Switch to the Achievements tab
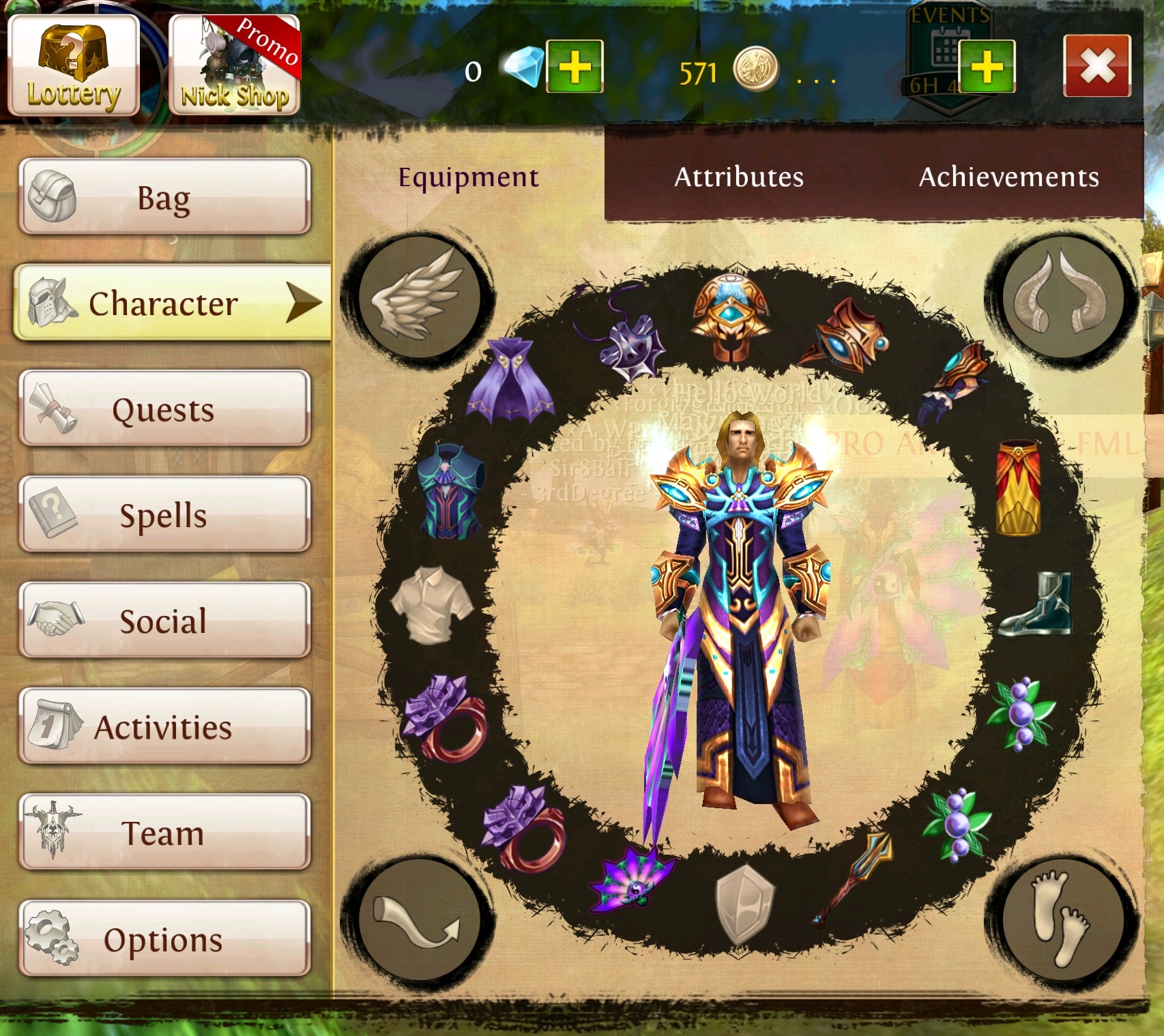The height and width of the screenshot is (1036, 1164). [x=1008, y=177]
